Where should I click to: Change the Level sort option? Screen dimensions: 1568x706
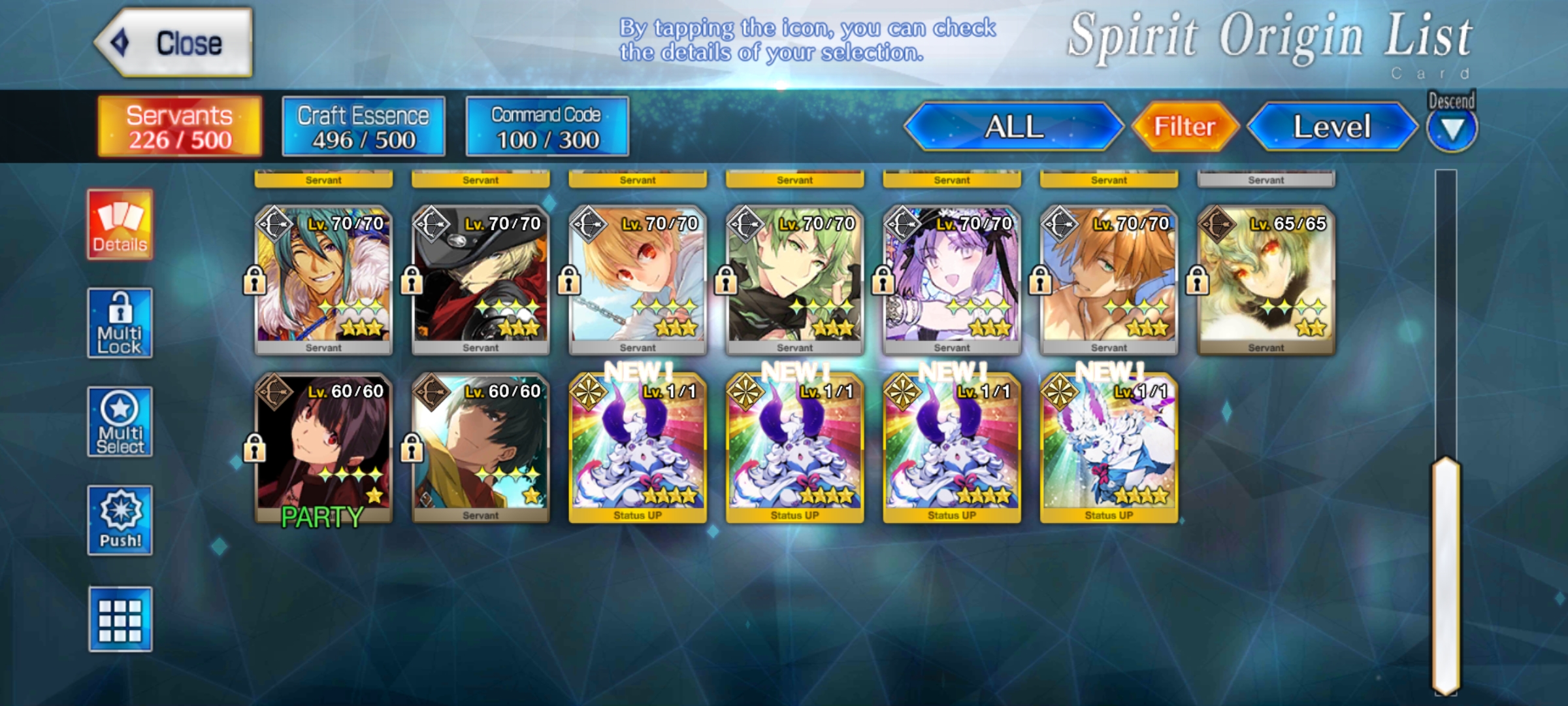pyautogui.click(x=1331, y=127)
